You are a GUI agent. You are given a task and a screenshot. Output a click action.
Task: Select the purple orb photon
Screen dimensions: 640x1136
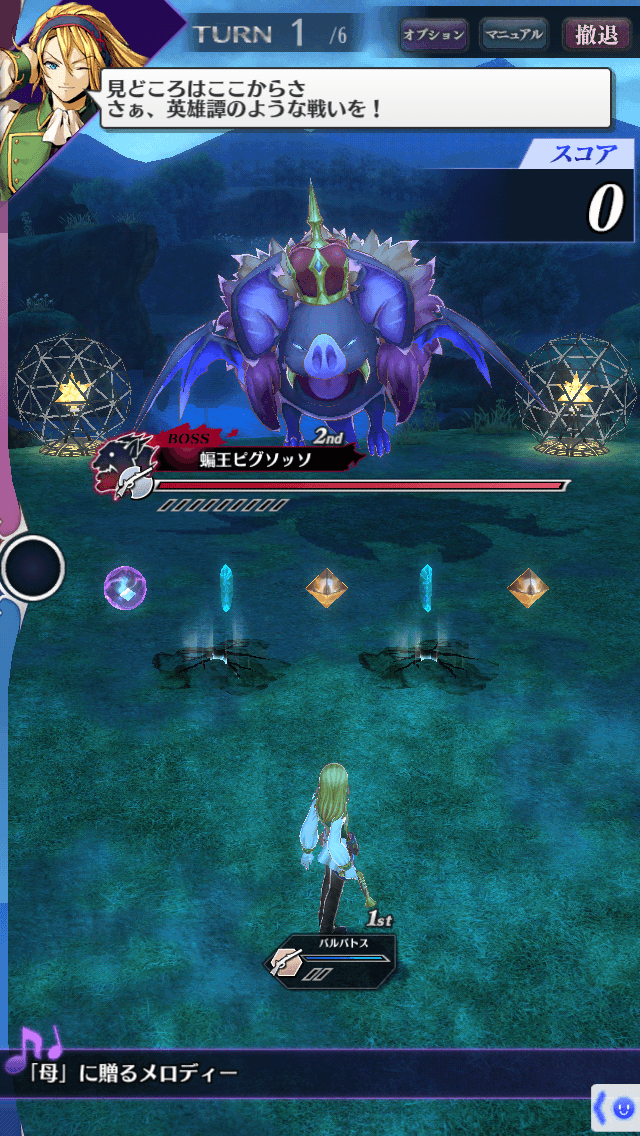(125, 587)
